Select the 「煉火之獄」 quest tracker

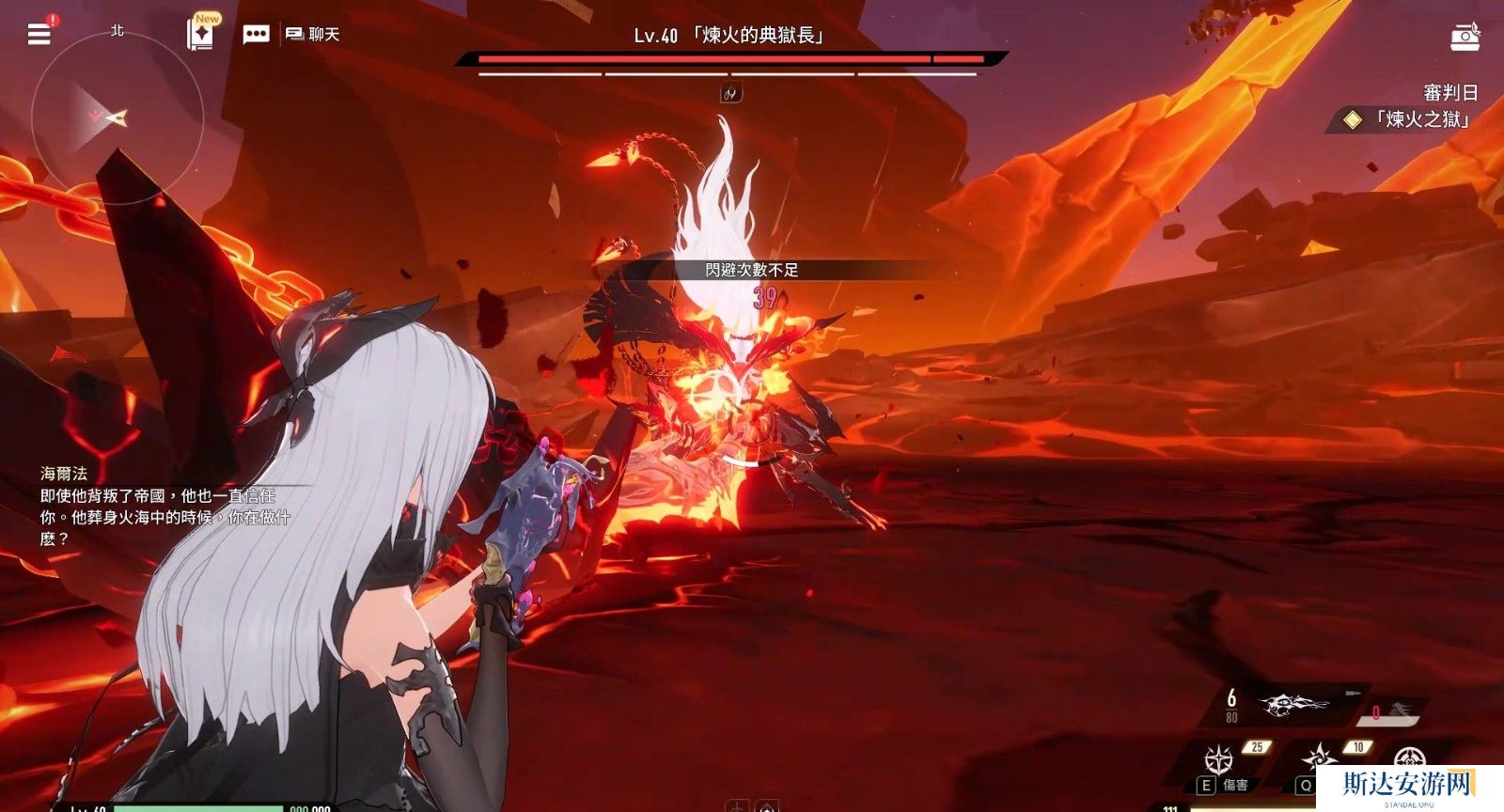1410,119
